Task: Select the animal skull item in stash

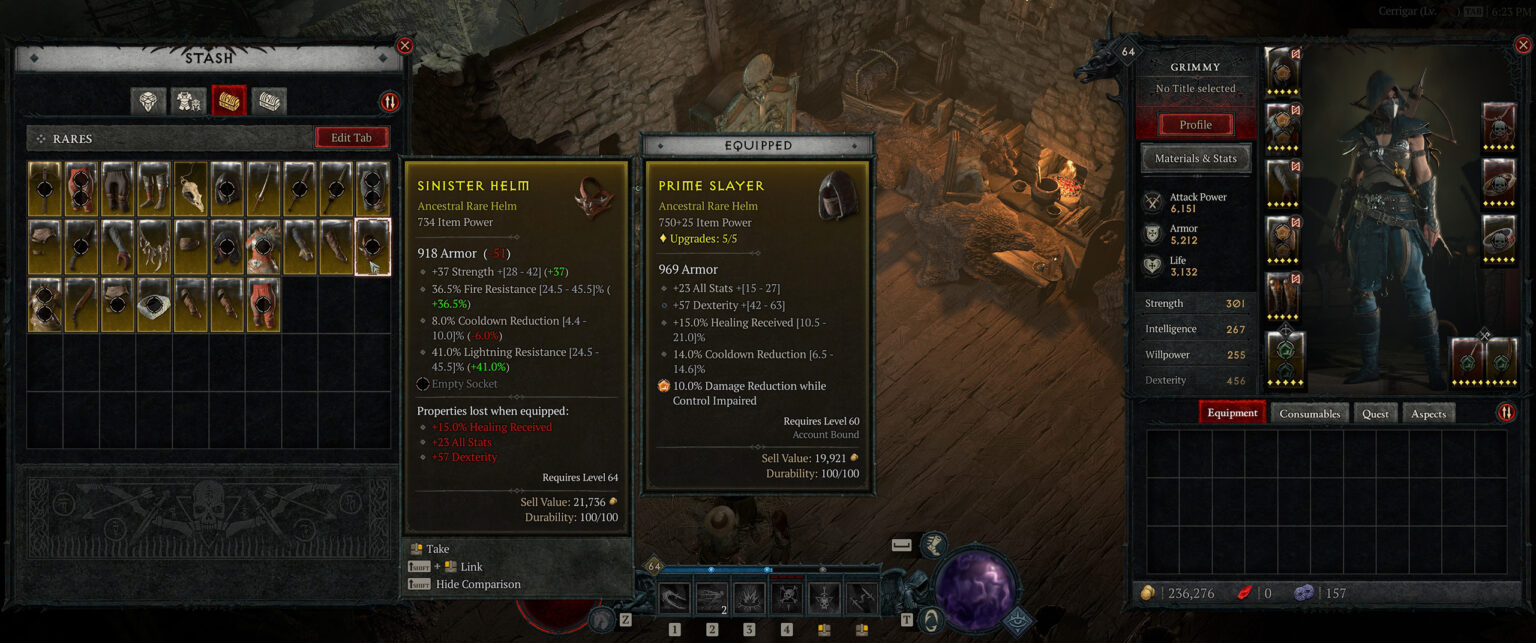Action: click(190, 189)
